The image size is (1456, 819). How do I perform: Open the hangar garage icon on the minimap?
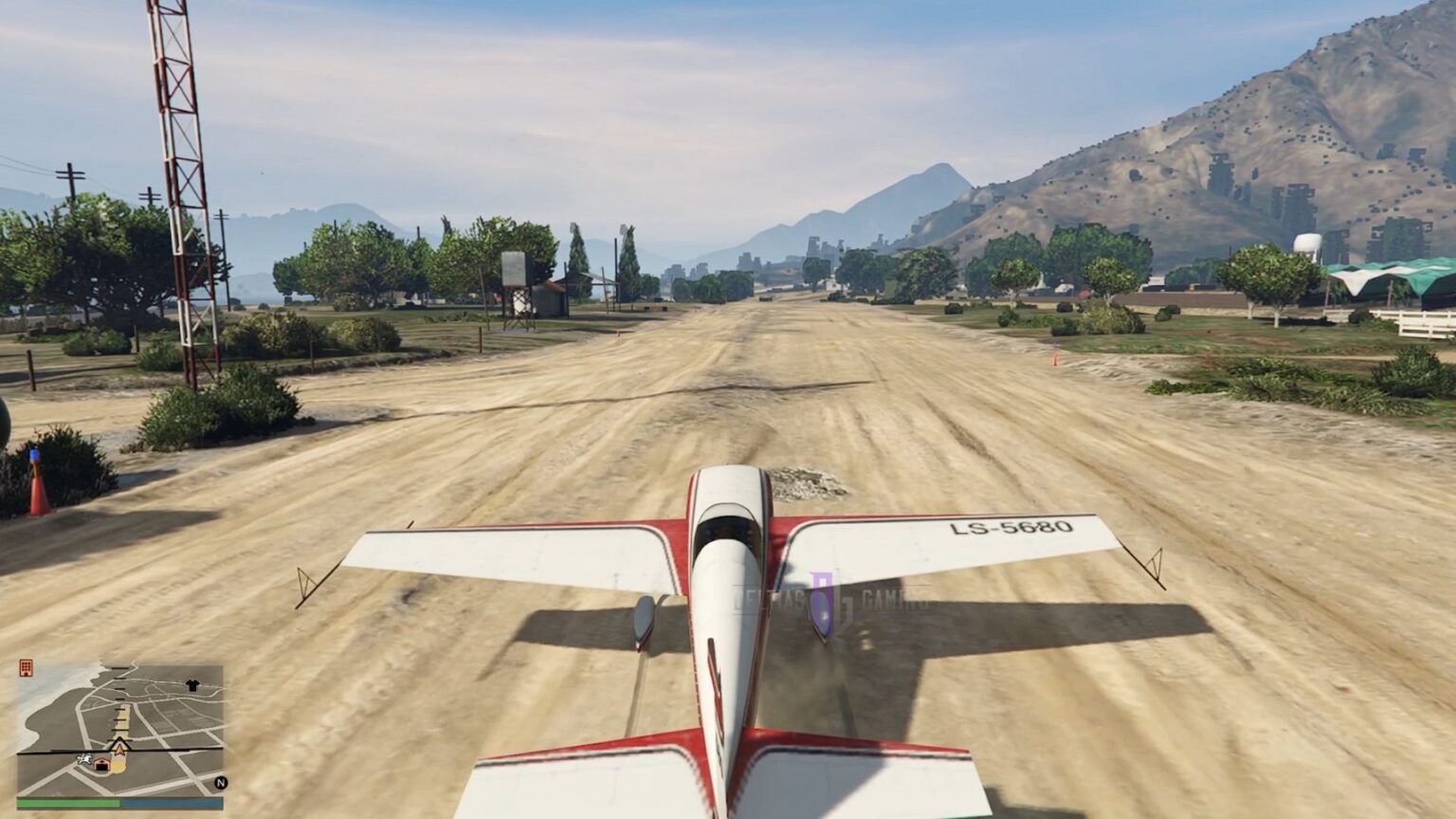point(102,766)
